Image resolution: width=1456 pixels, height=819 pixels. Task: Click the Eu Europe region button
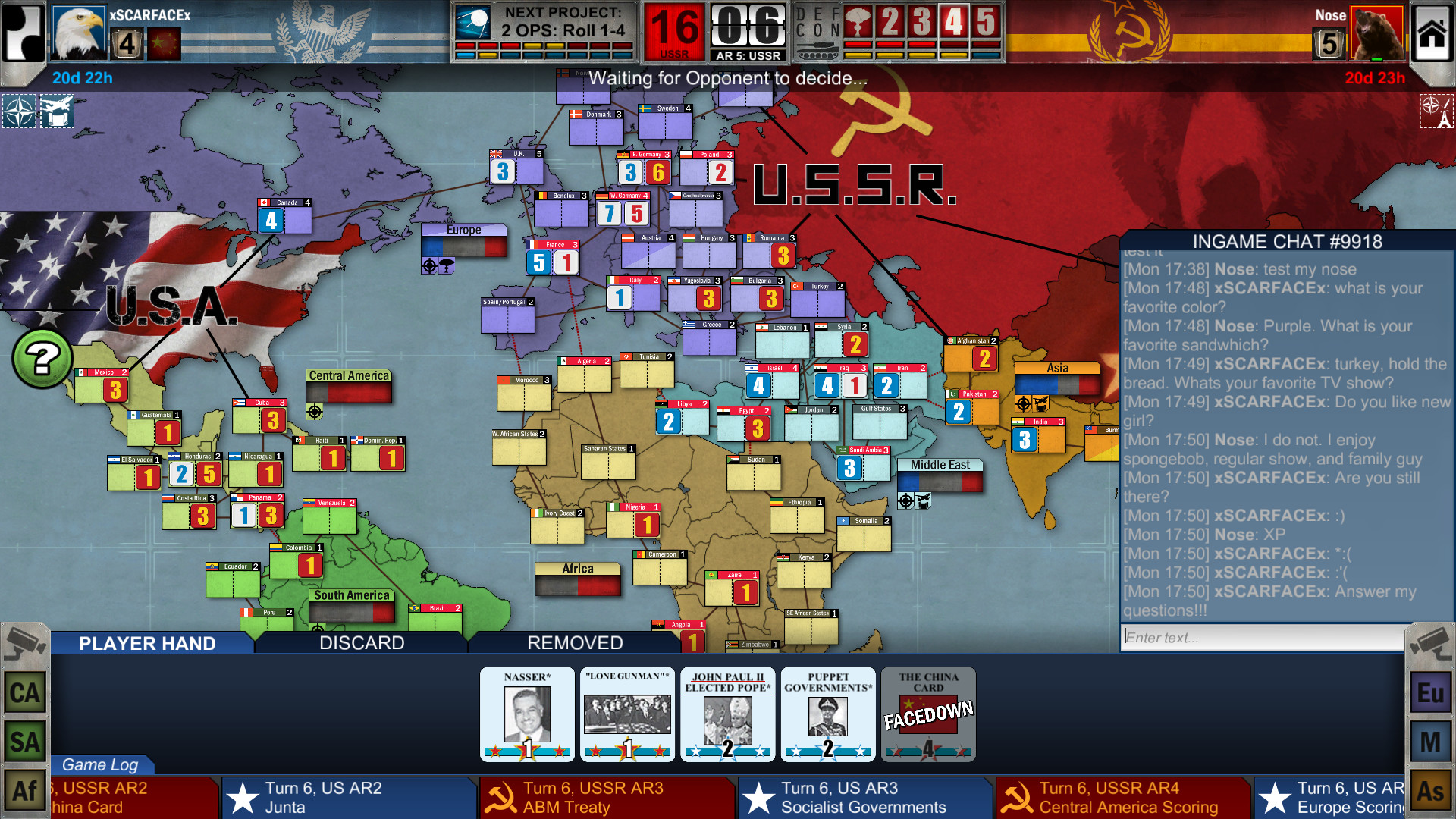pos(1431,692)
